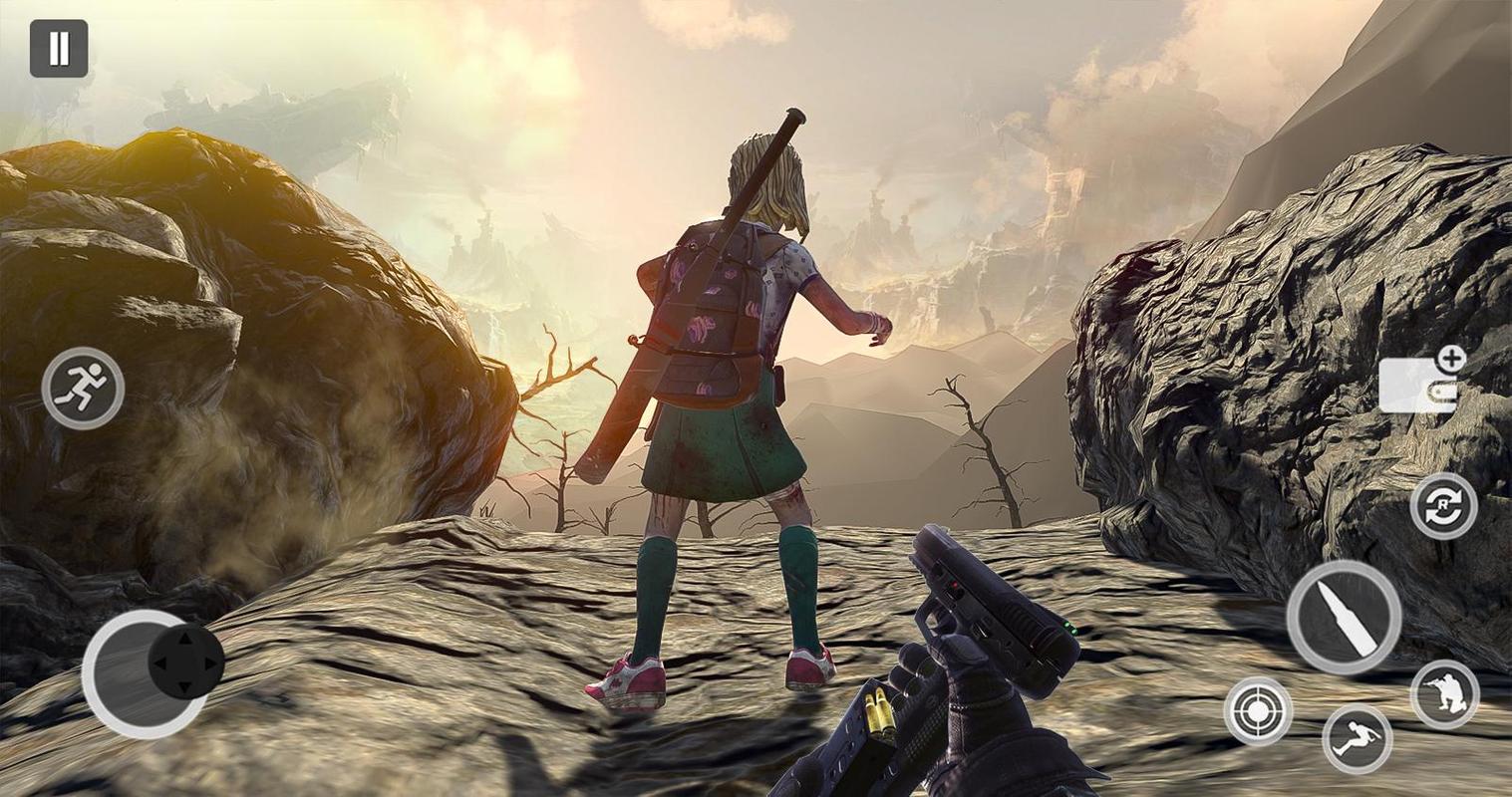Reload the weapon with the circular arrows button
The image size is (1512, 797).
tap(1443, 506)
